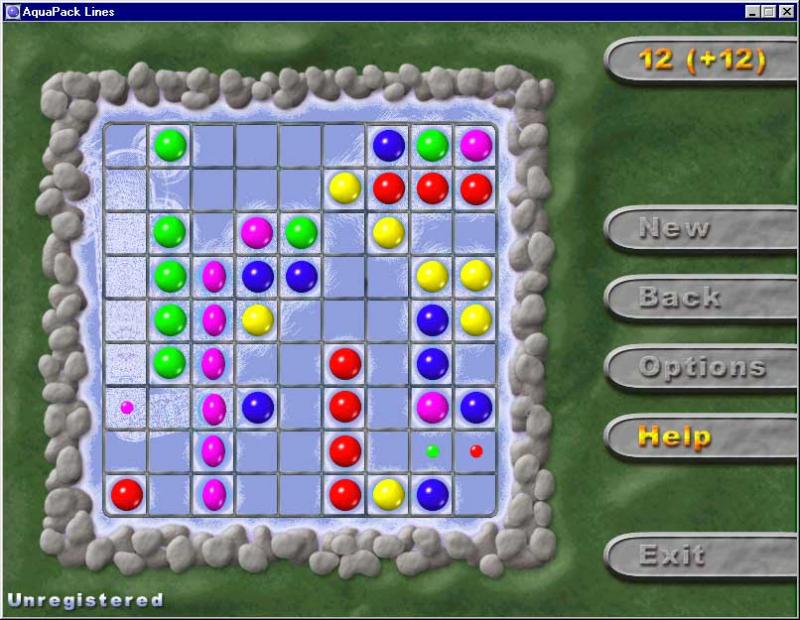
Task: Click the tile with the small red dot
Action: pyautogui.click(x=476, y=451)
